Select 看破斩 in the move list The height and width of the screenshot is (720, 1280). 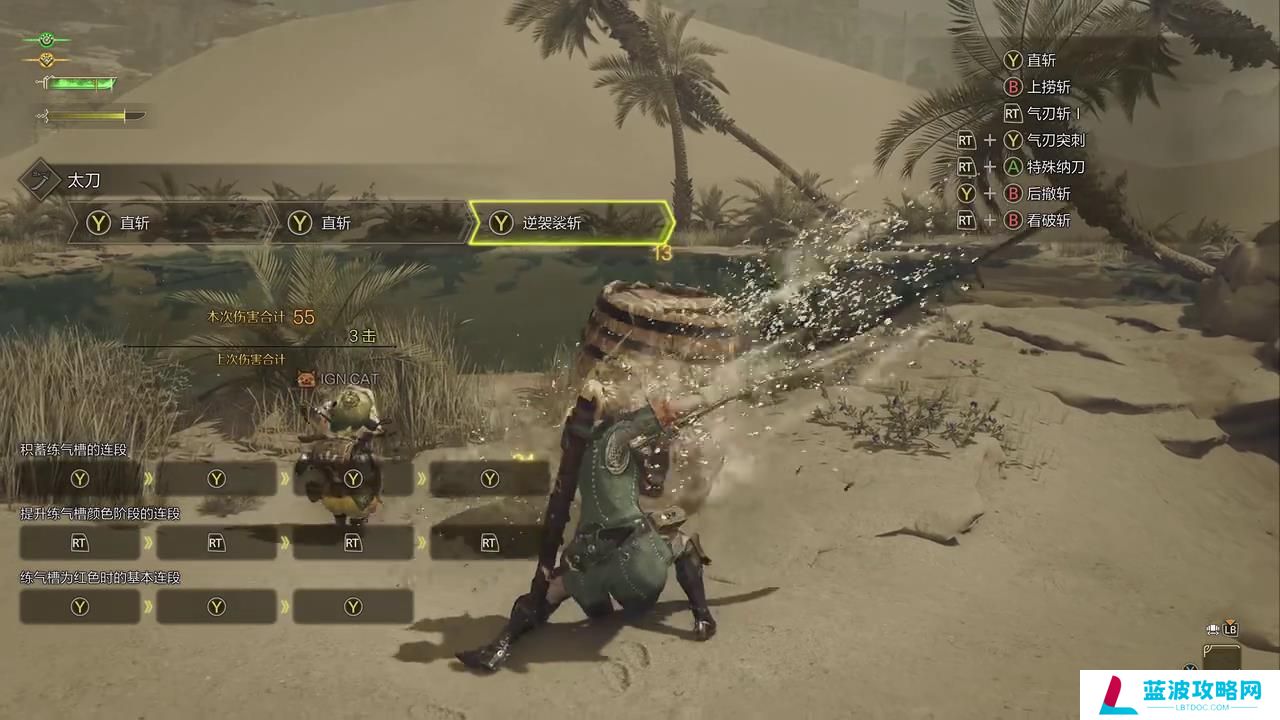click(1048, 220)
